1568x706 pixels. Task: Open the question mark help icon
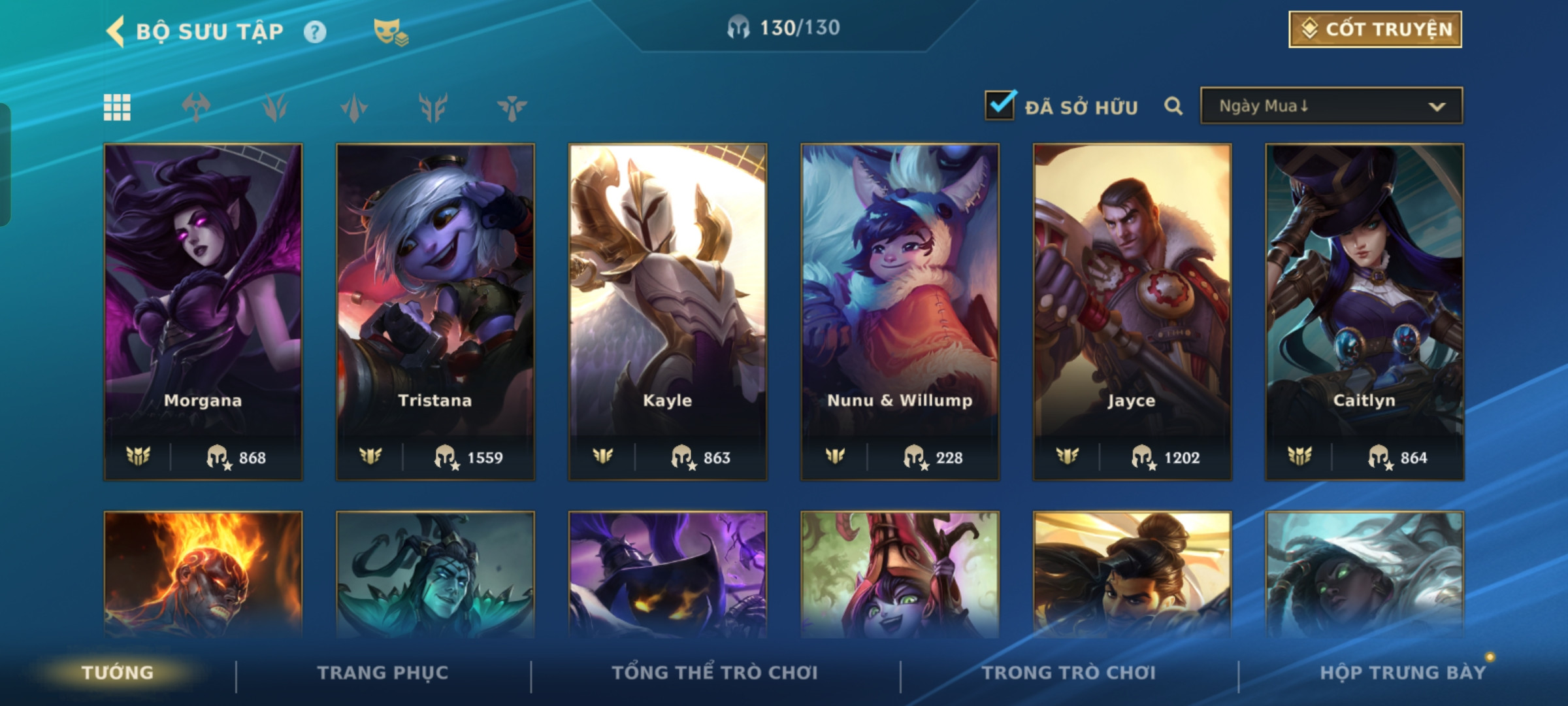315,32
